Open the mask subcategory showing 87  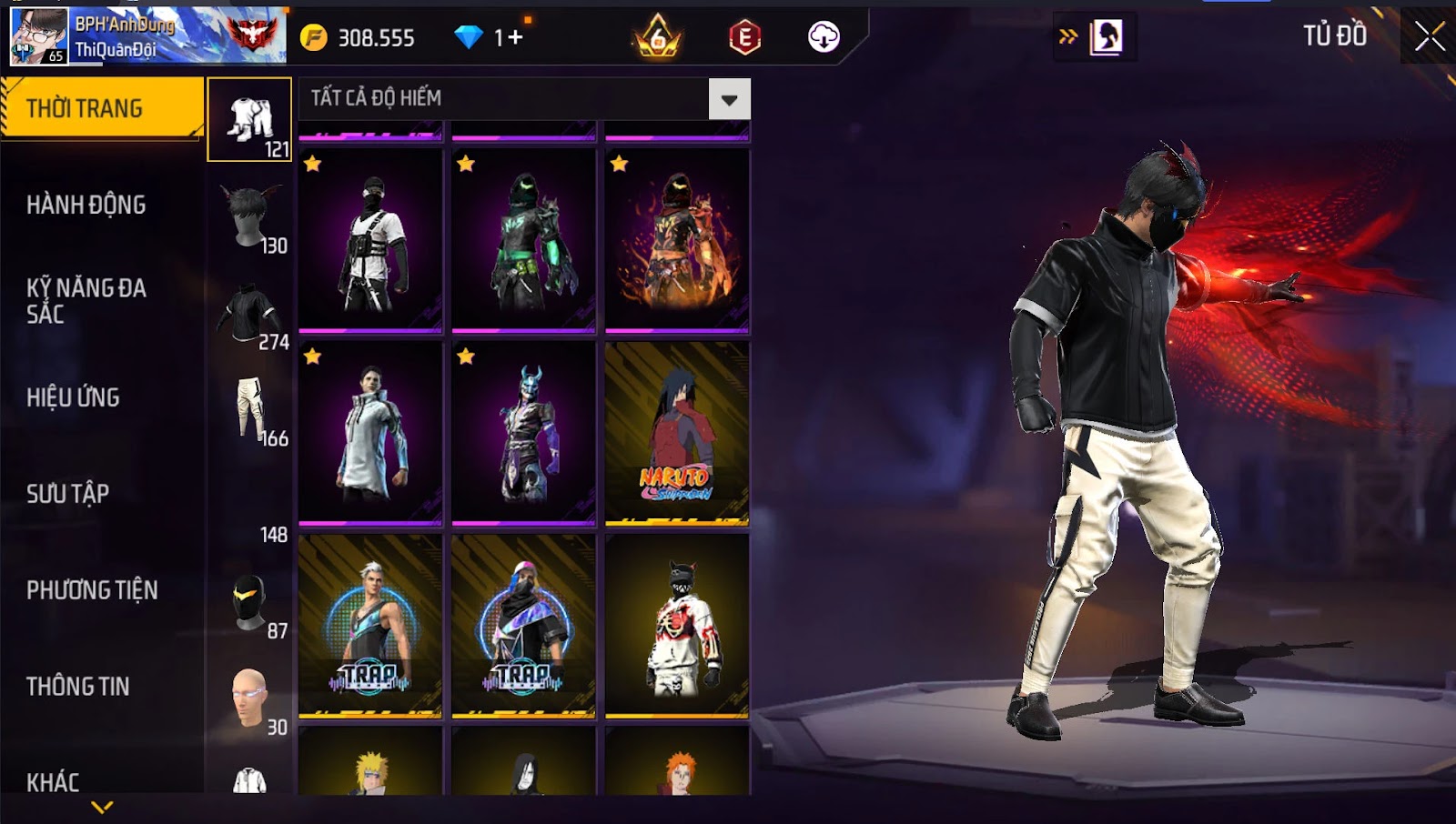tap(250, 604)
